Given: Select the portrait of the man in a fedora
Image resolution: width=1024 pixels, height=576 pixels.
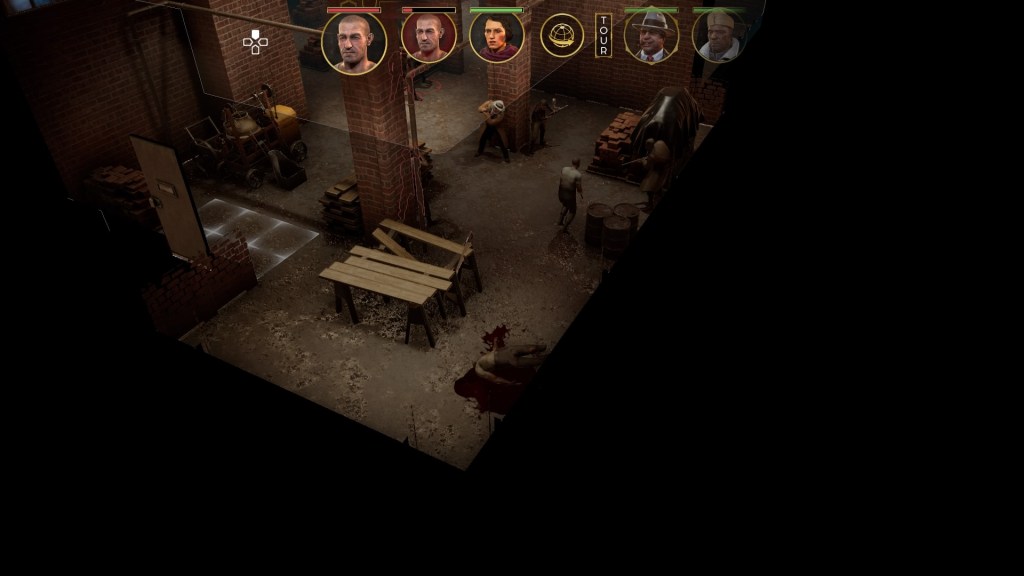Looking at the screenshot, I should click(x=651, y=37).
